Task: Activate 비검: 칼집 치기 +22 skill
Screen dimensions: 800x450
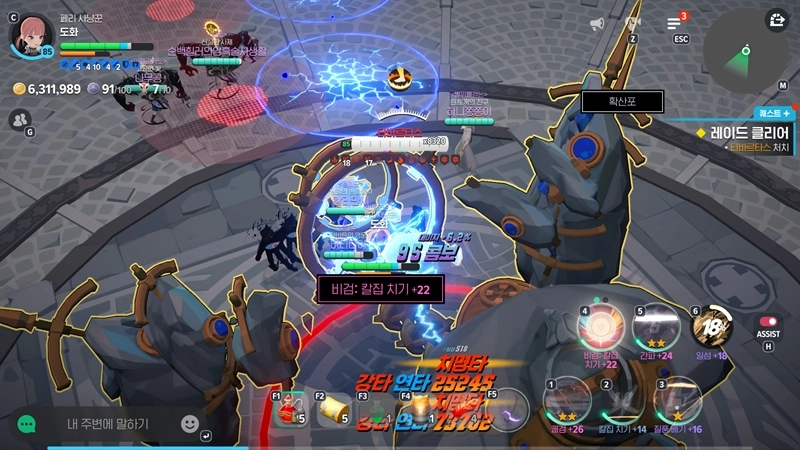Action: 602,327
